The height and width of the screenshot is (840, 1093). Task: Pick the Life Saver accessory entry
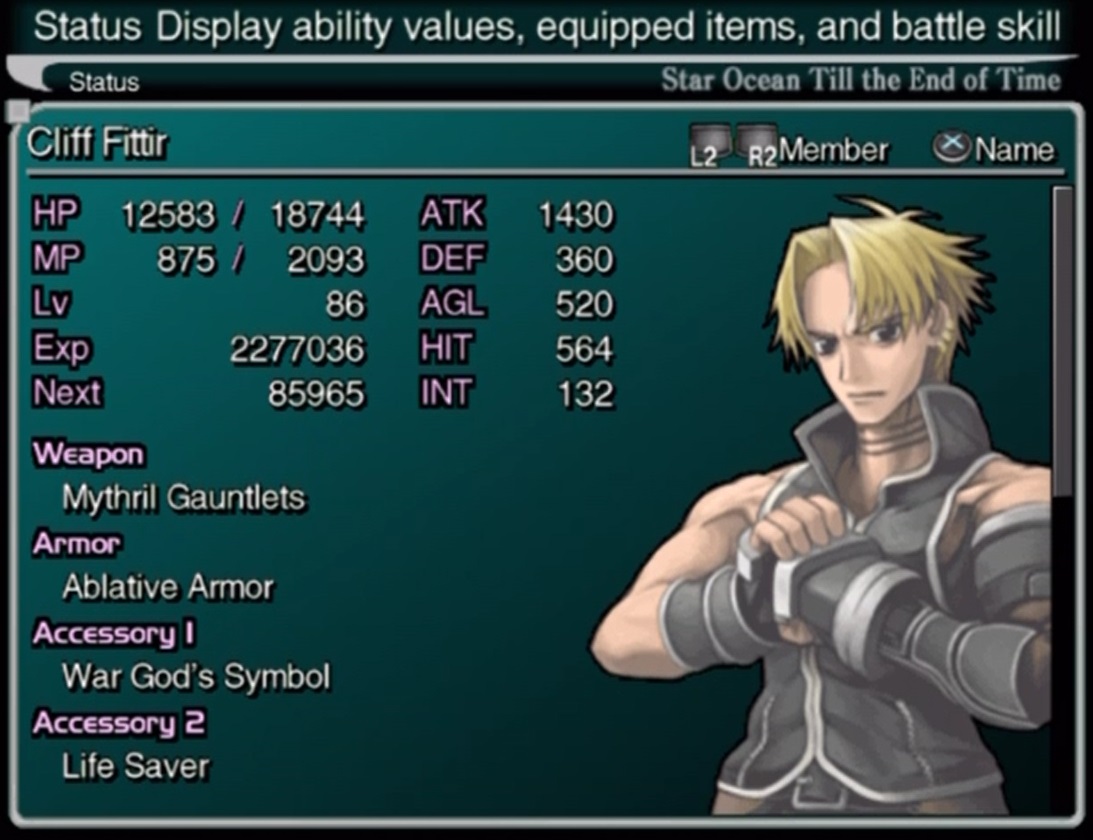click(x=136, y=767)
